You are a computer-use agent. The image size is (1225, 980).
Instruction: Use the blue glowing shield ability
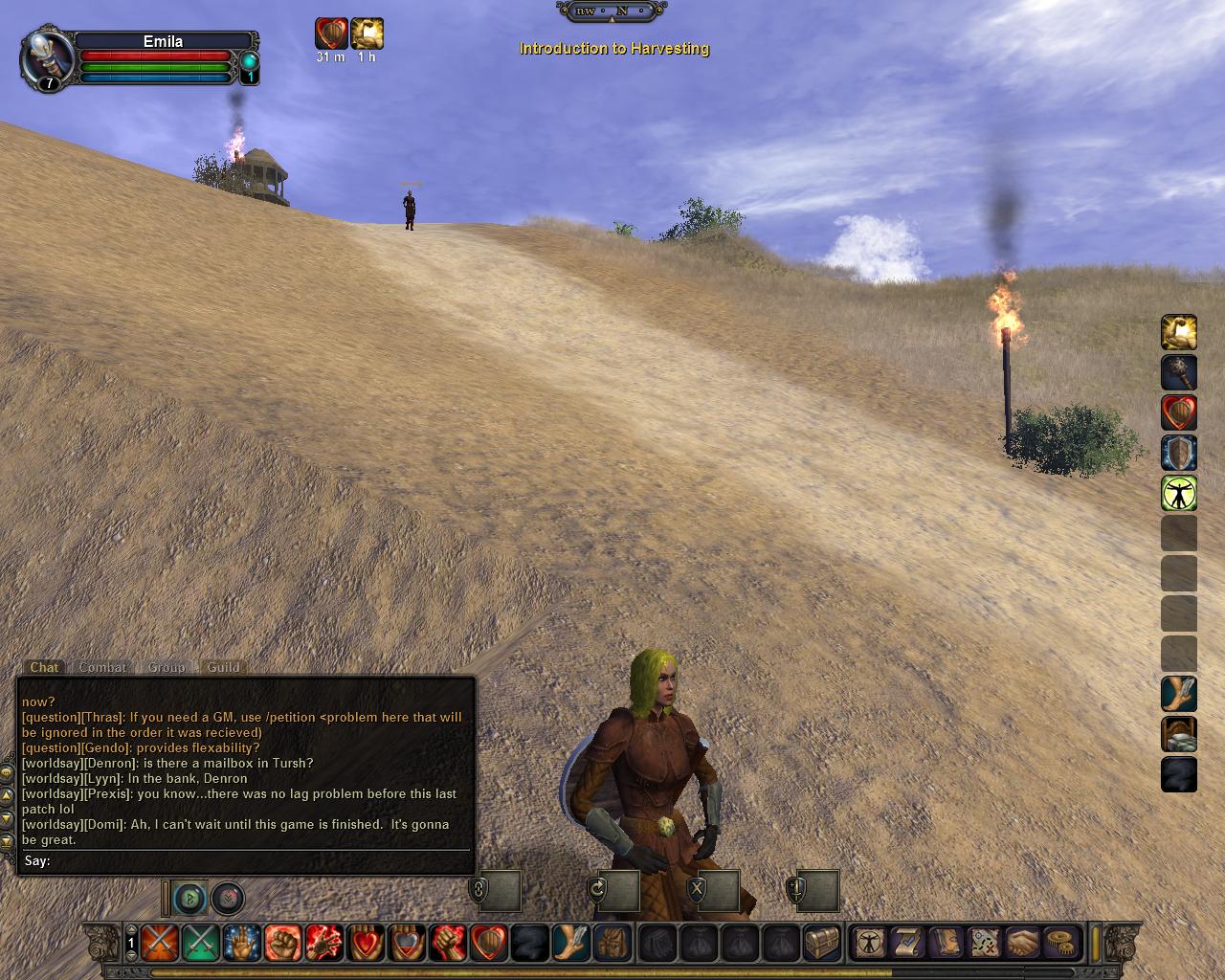[x=1179, y=453]
